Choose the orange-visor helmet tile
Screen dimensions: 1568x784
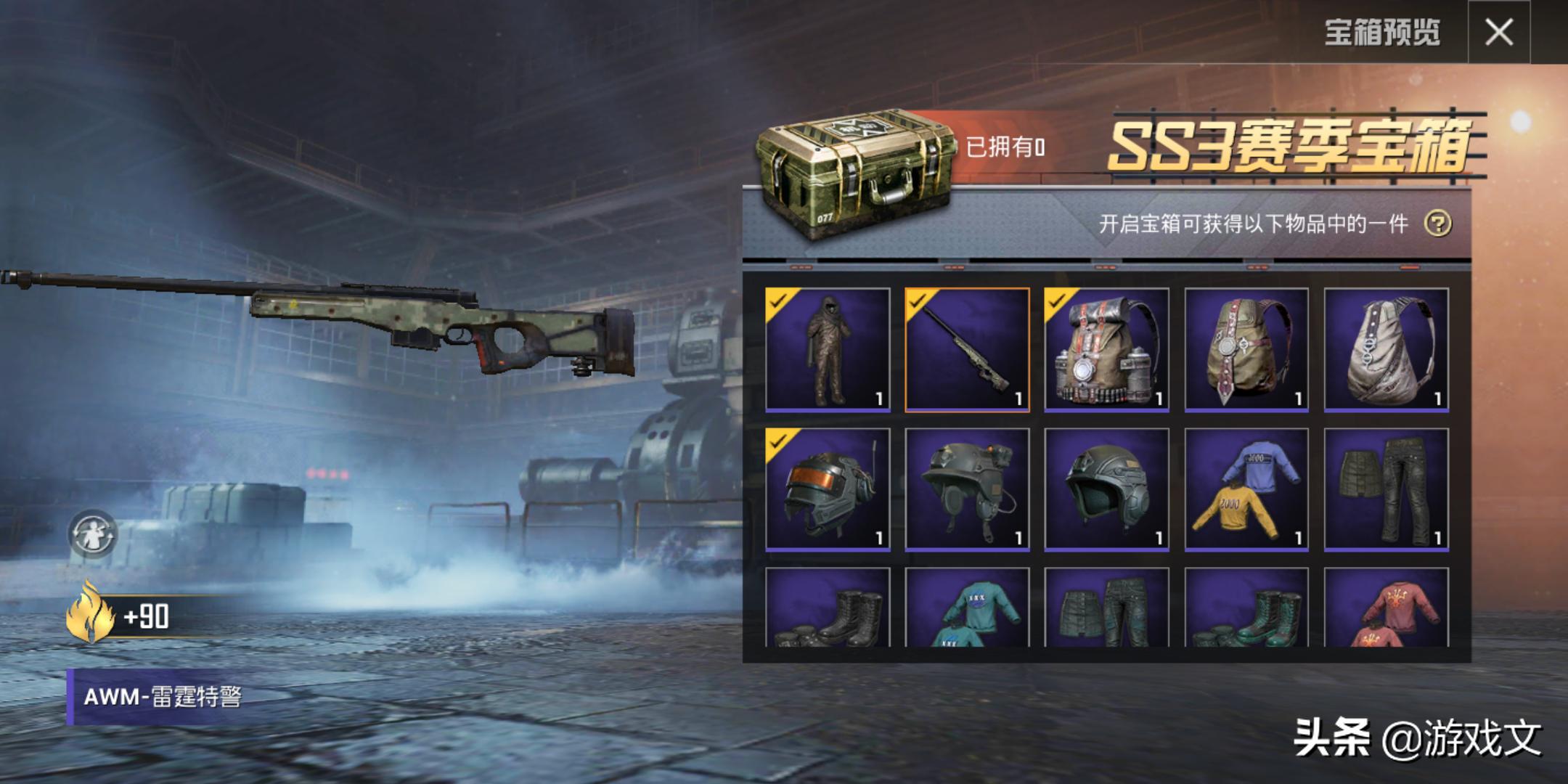point(828,489)
